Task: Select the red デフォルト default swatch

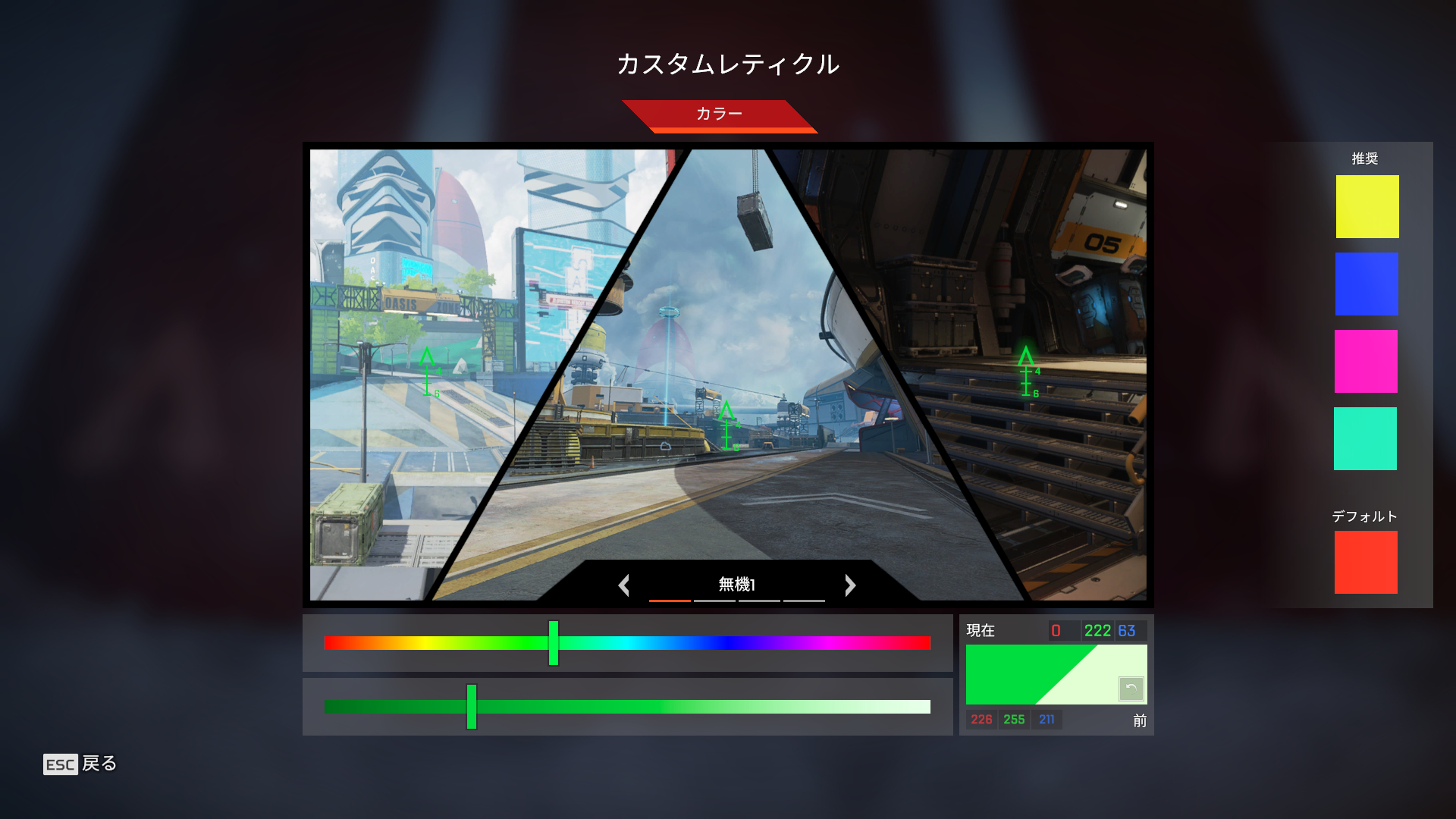Action: click(1367, 562)
